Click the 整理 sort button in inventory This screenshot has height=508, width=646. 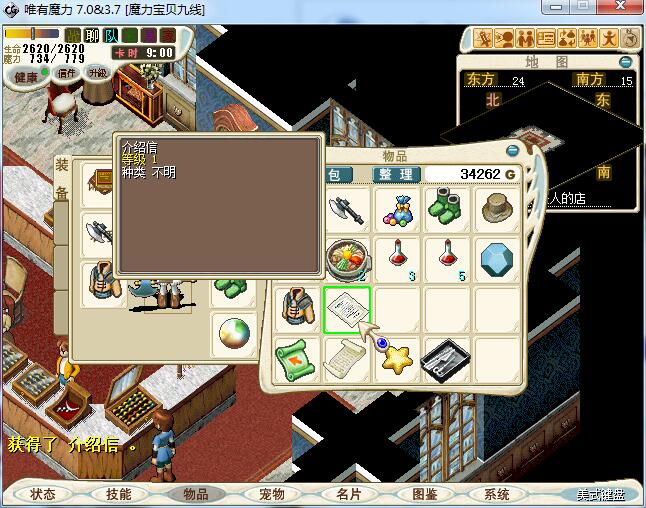pos(396,174)
